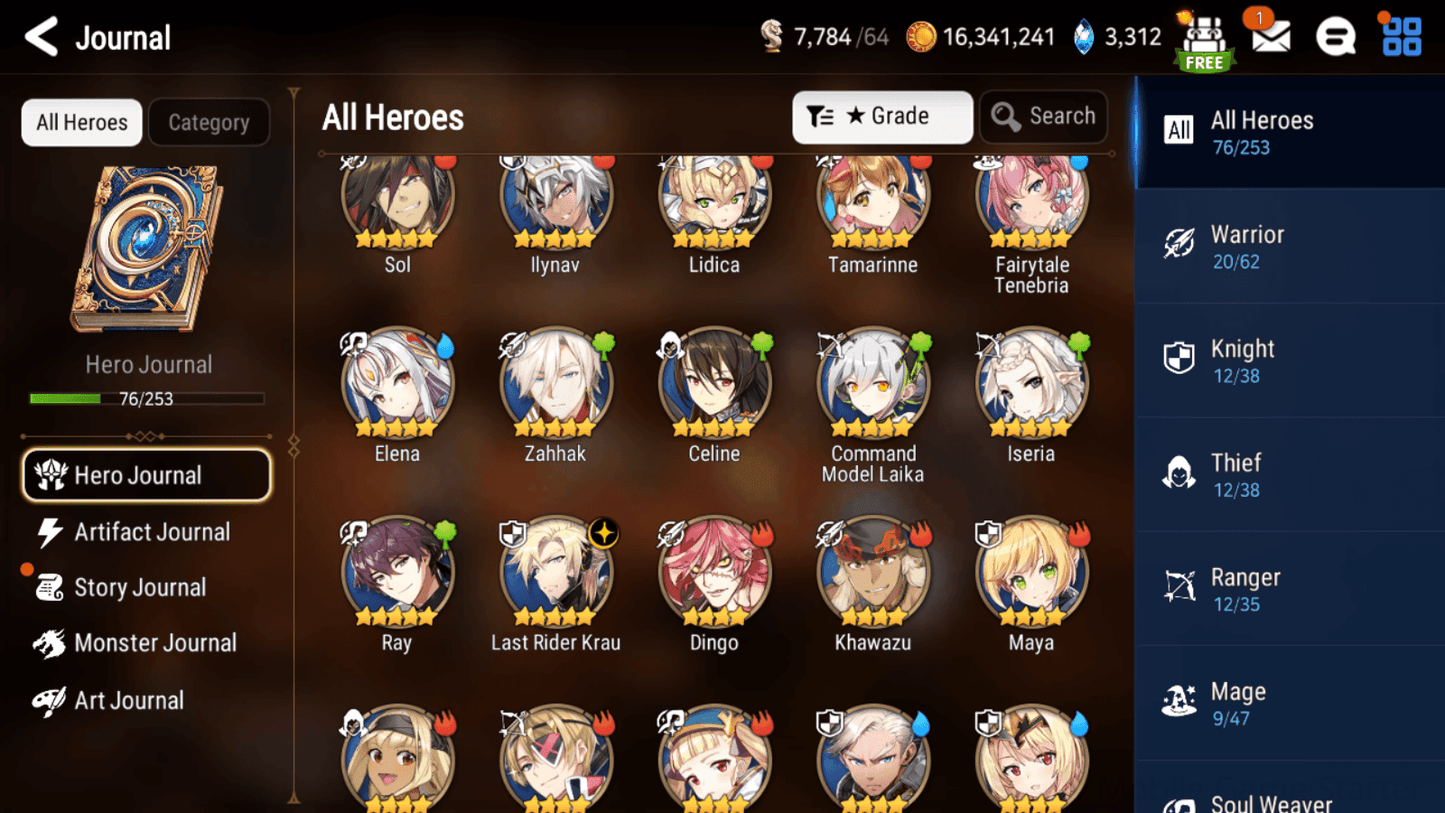Open the Story Journal entry

[140, 587]
